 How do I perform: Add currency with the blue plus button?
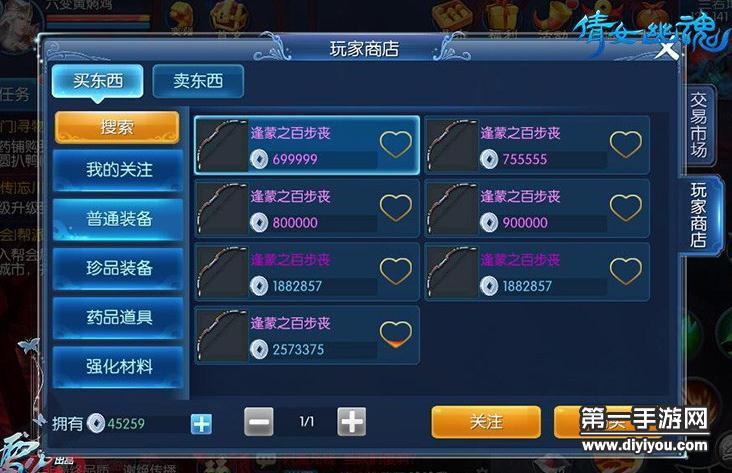(202, 423)
